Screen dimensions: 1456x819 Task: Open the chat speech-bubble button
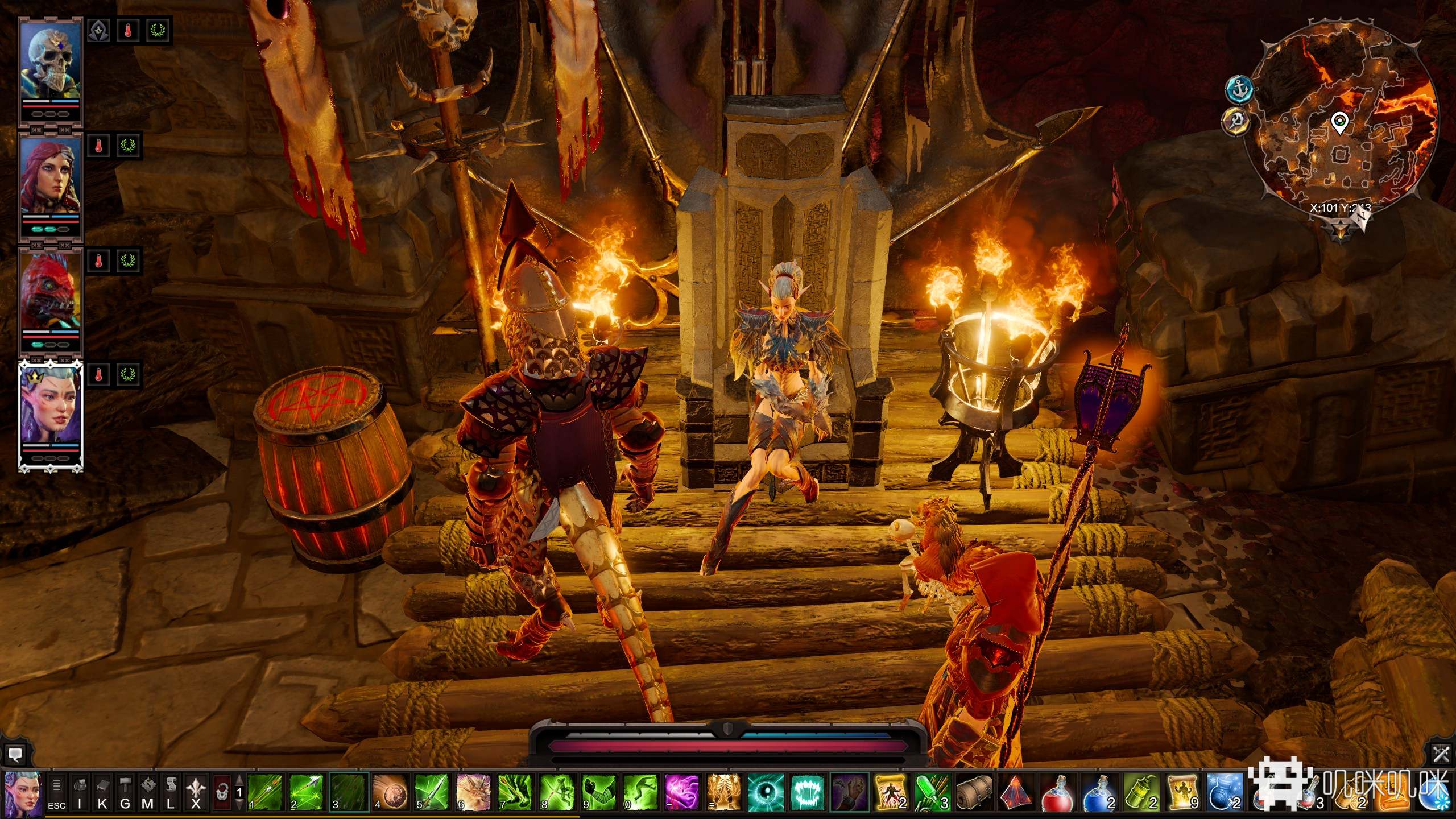(x=15, y=755)
